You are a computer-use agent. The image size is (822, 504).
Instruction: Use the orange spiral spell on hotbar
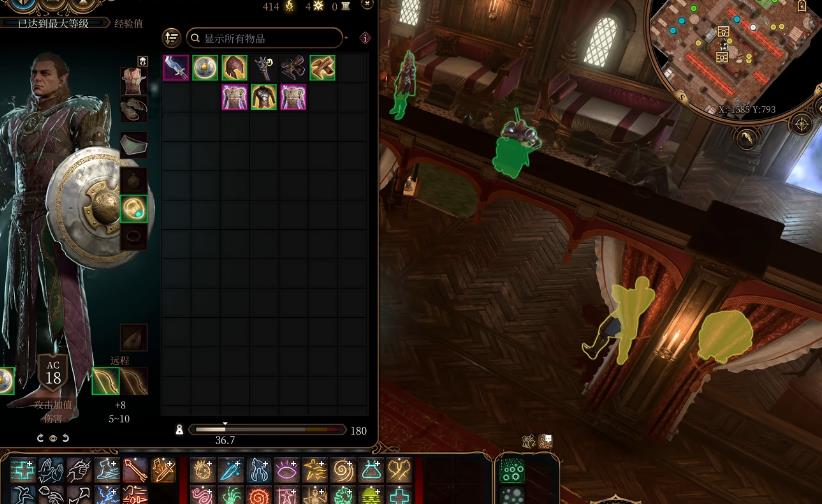point(343,470)
